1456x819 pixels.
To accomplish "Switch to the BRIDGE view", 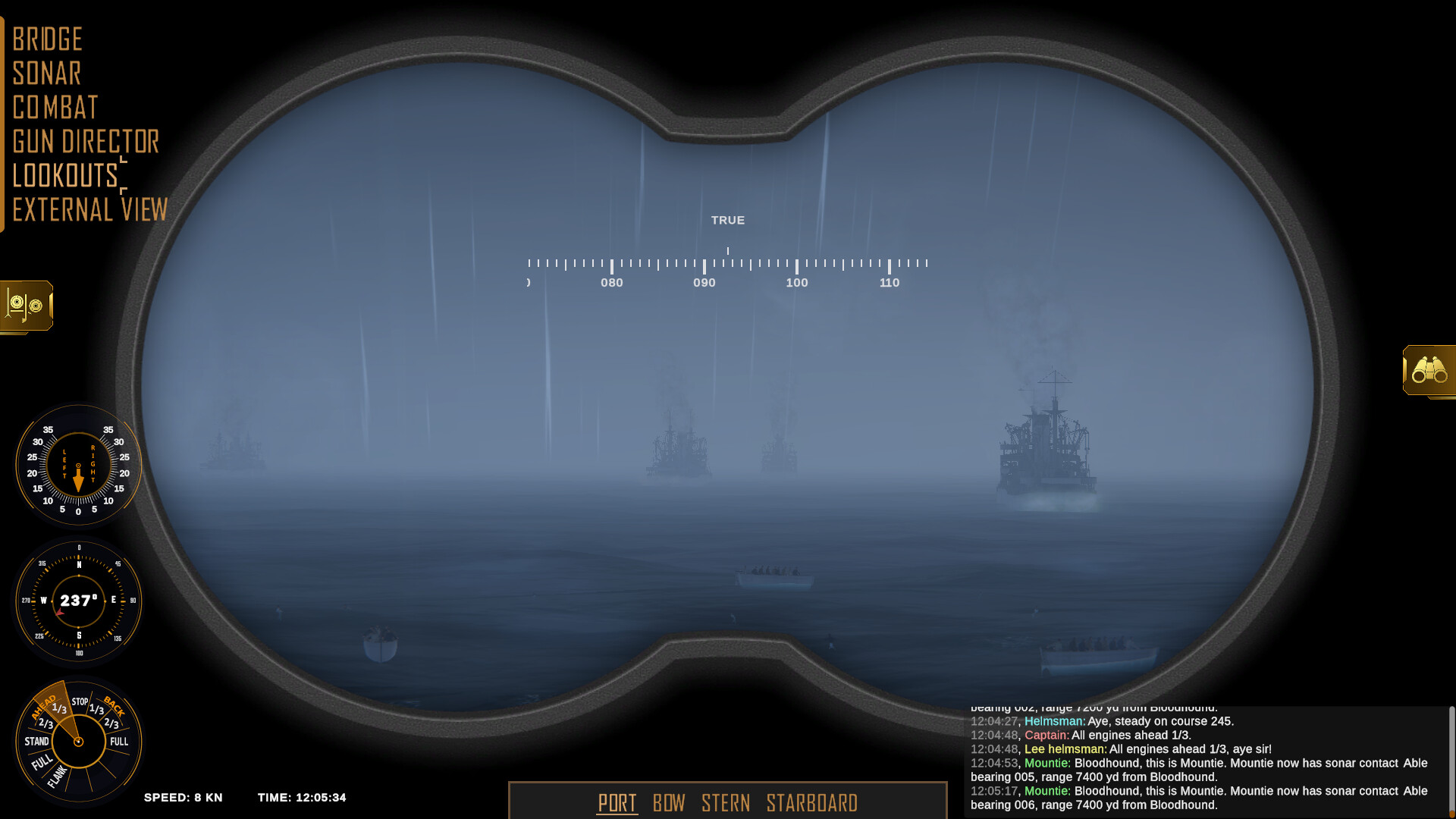I will [47, 38].
